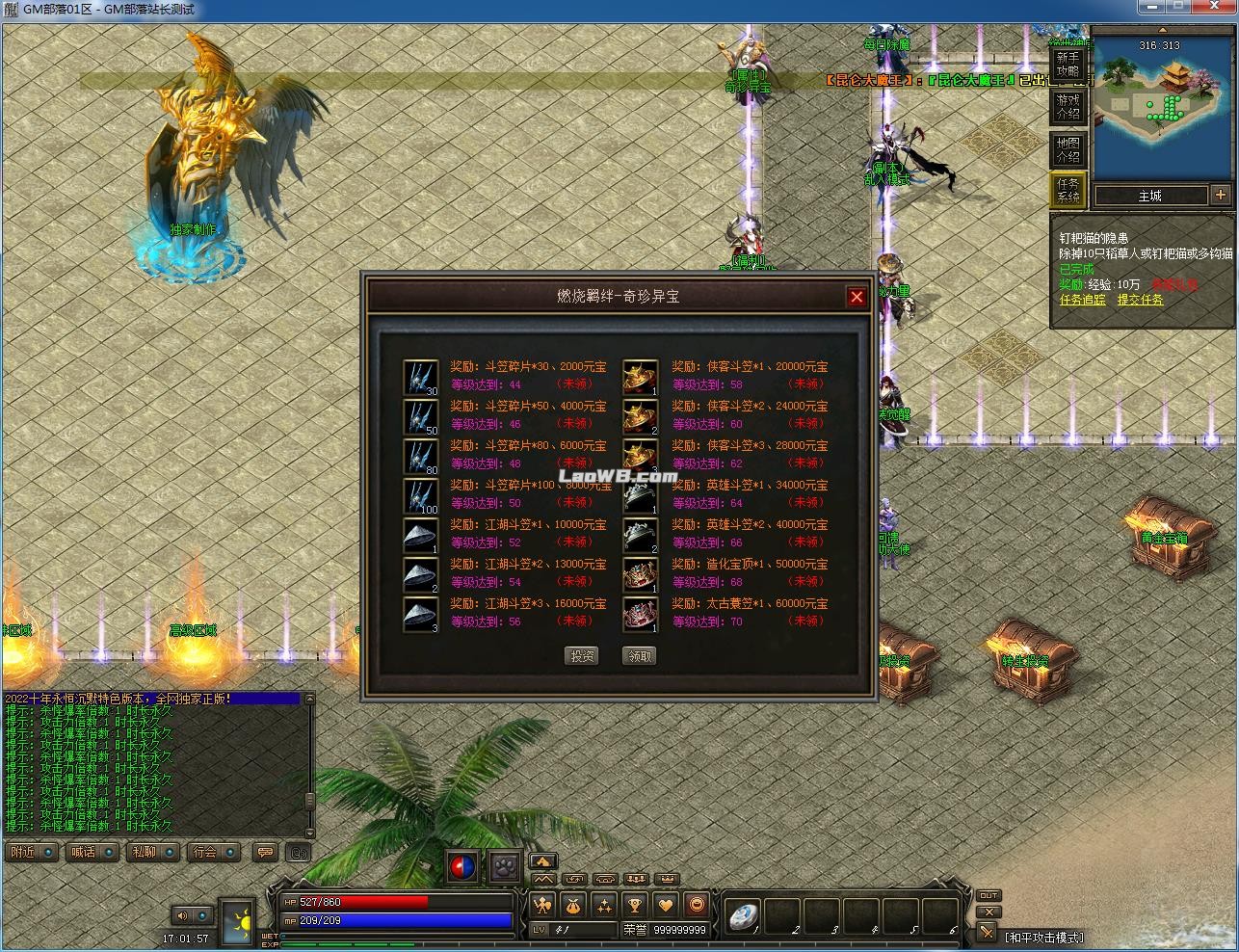Click the red-blue PK mode orb
The width and height of the screenshot is (1239, 952).
(461, 865)
